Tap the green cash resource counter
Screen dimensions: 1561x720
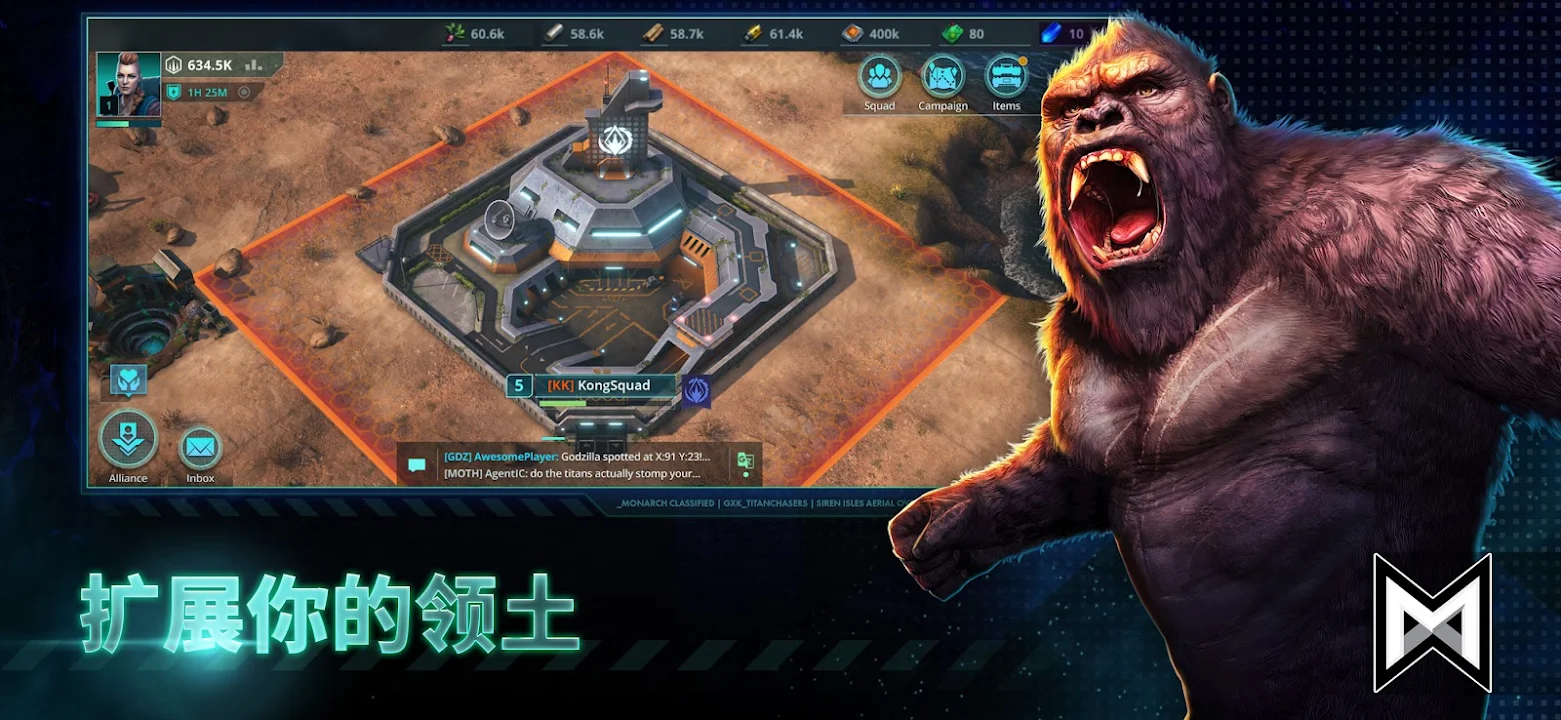tap(963, 34)
